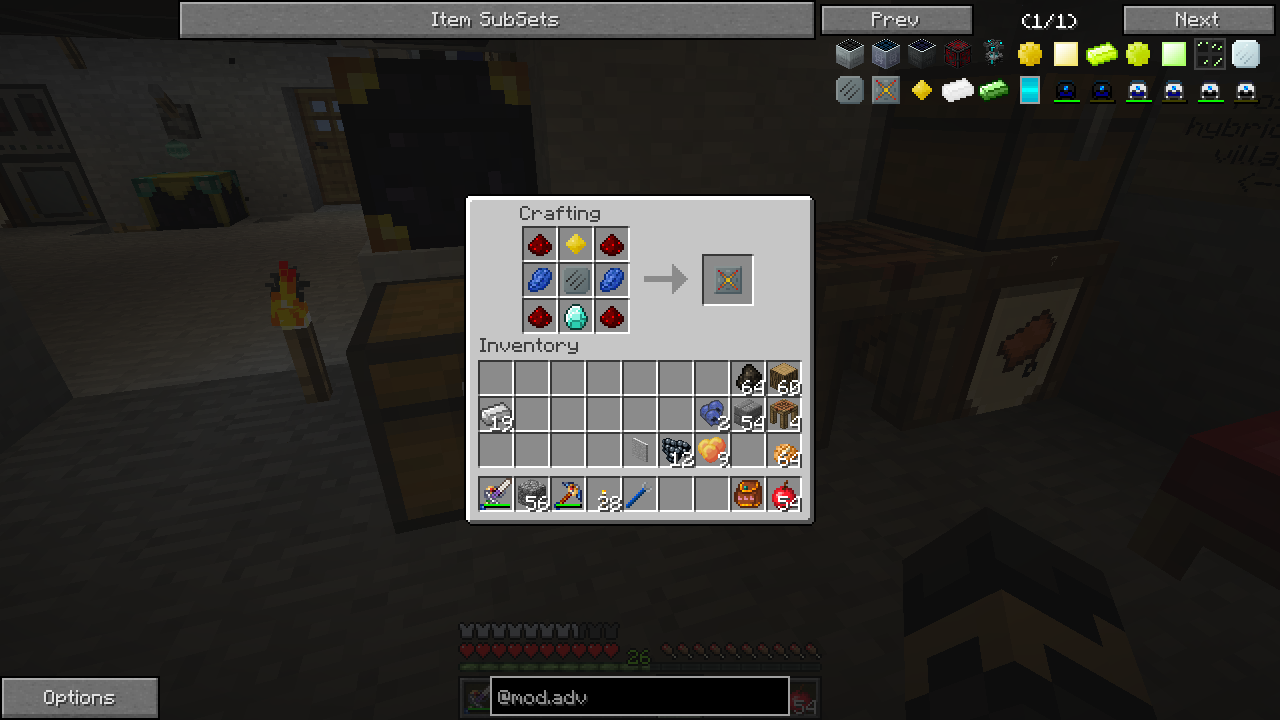Pick up the stack of 60 wood logs
This screenshot has height=720, width=1280.
(784, 379)
